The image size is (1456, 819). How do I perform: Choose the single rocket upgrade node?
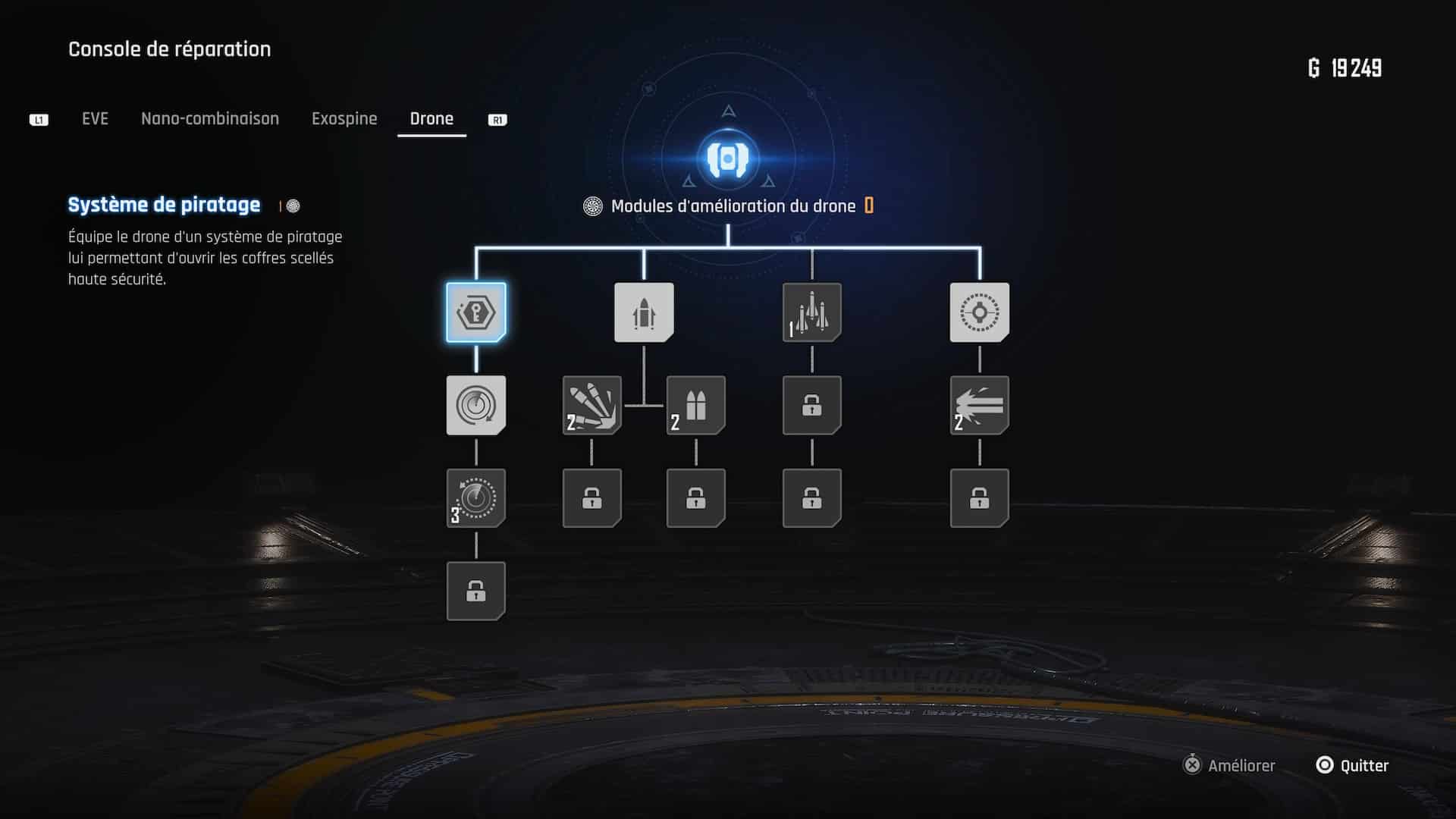point(644,312)
